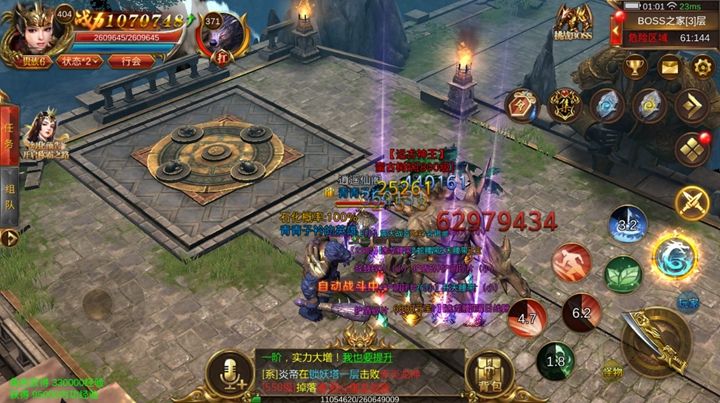720x403 pixels.
Task: Open the player character portrait
Action: pyautogui.click(x=32, y=29)
